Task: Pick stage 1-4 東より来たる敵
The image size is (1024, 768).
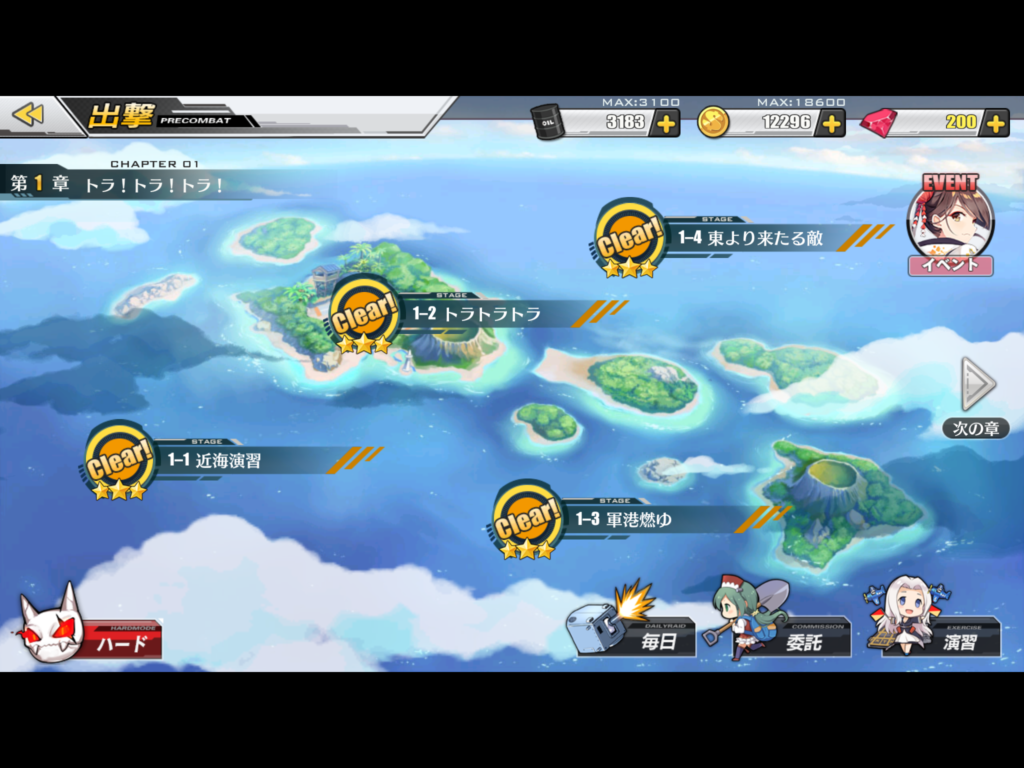Action: 748,238
